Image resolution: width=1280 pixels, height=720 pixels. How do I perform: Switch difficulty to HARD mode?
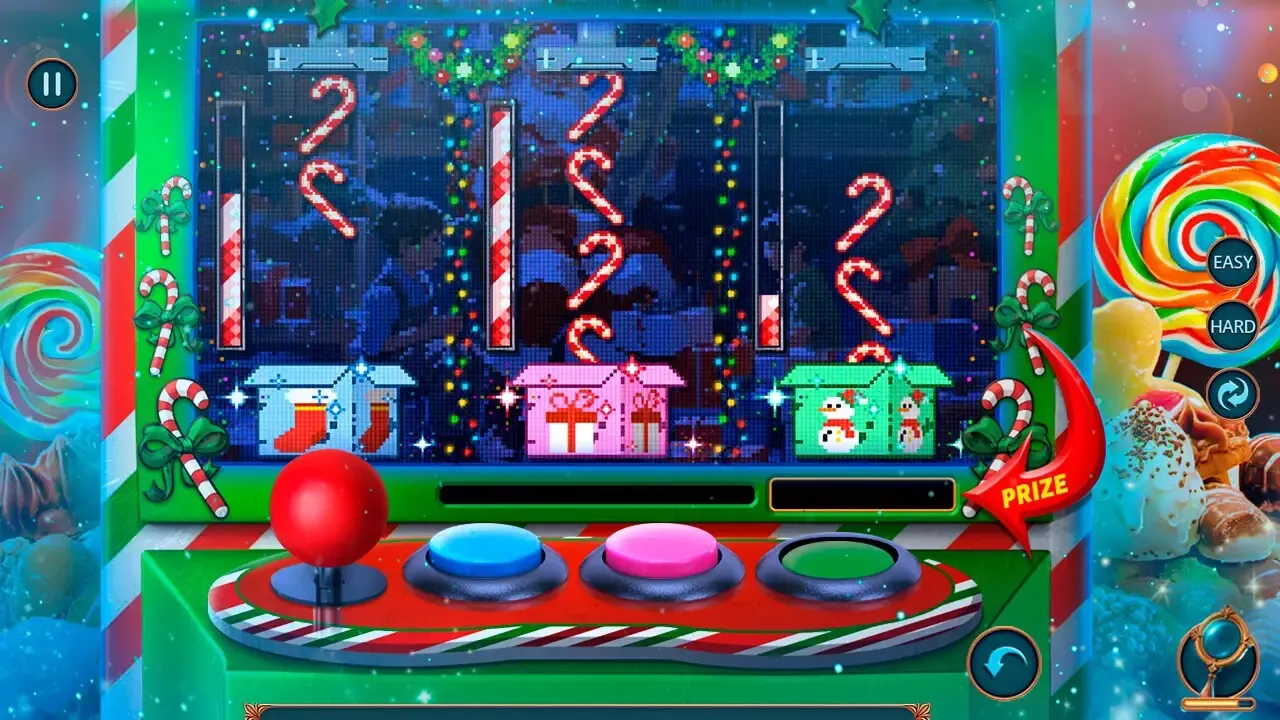point(1234,325)
